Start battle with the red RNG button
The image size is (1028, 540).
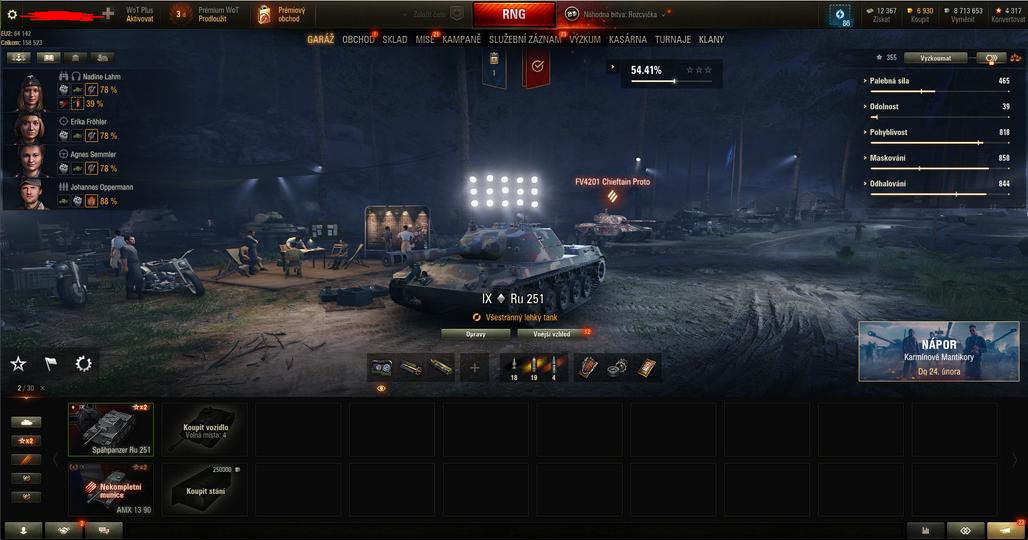(513, 14)
